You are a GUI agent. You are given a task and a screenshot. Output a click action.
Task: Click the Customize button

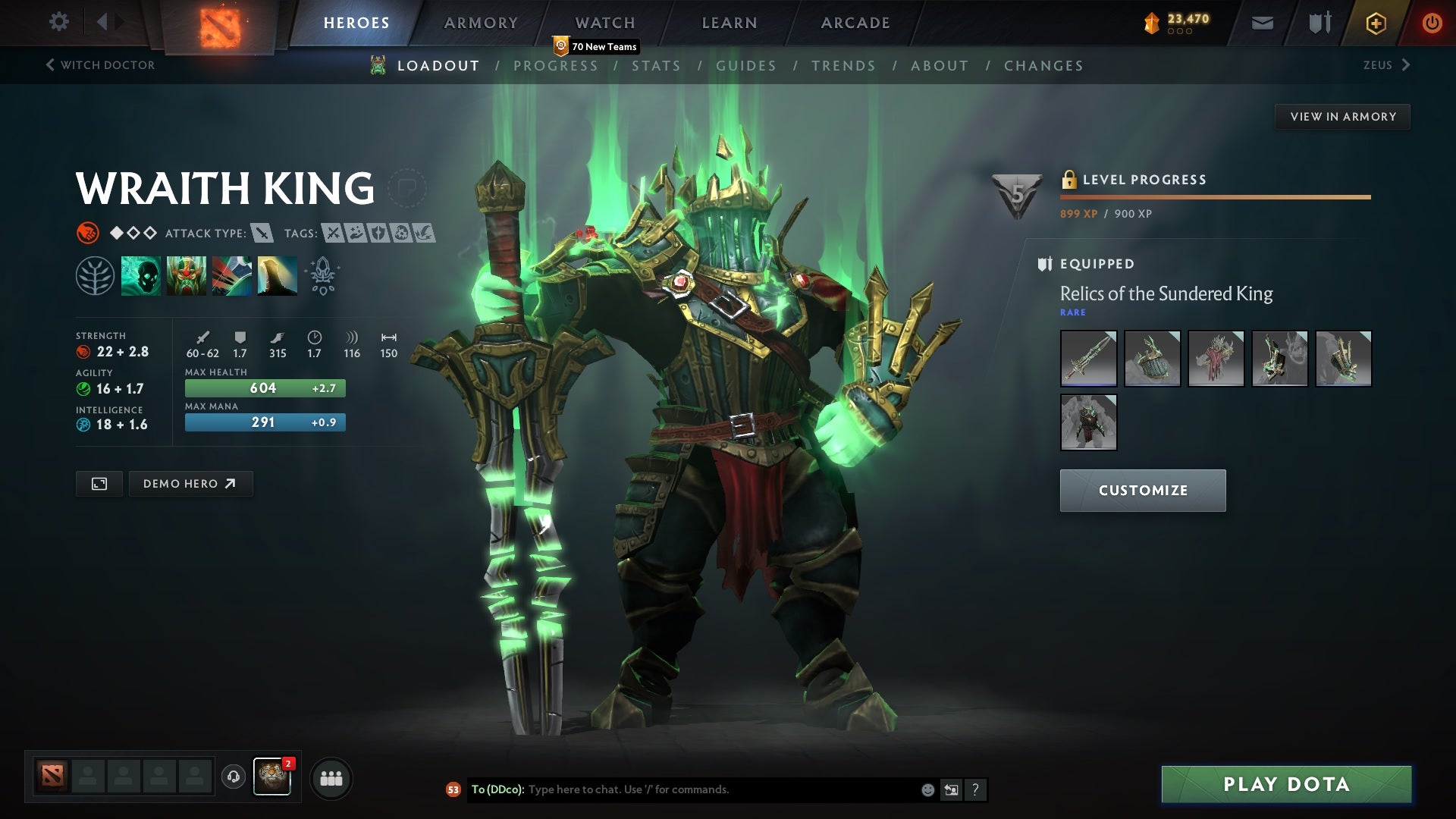click(1142, 490)
